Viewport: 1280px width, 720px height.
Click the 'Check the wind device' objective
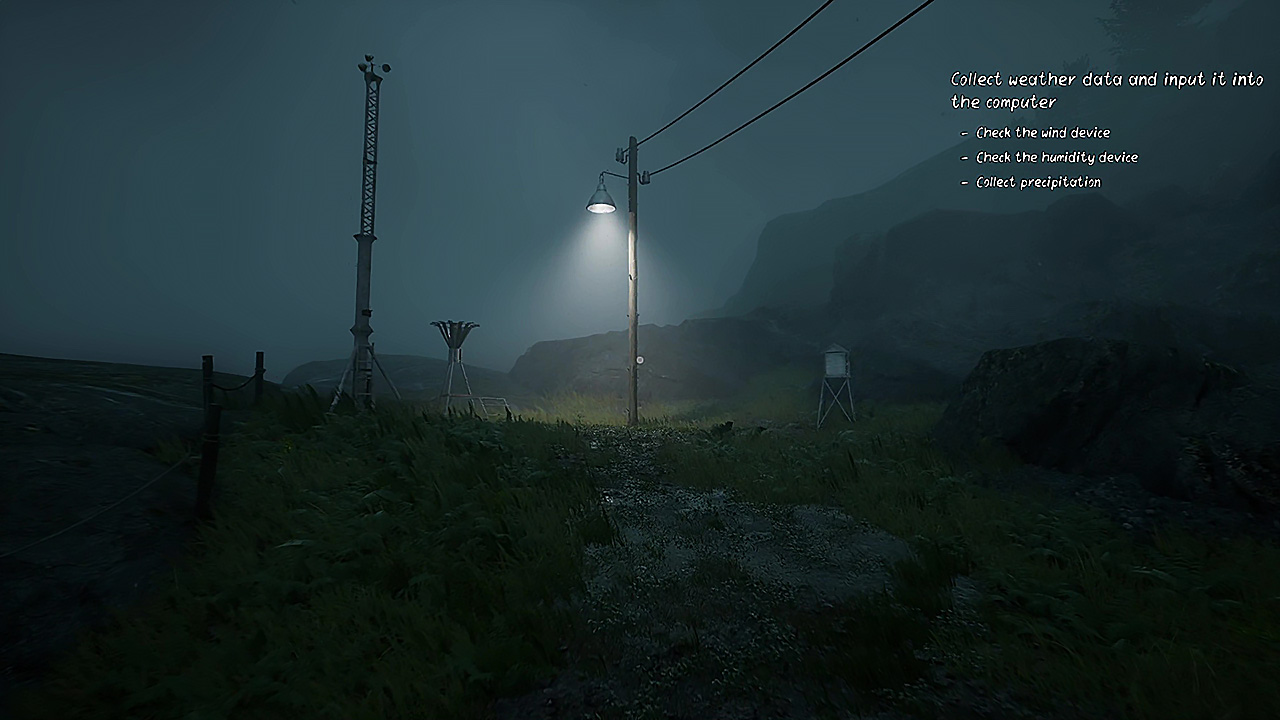1042,133
